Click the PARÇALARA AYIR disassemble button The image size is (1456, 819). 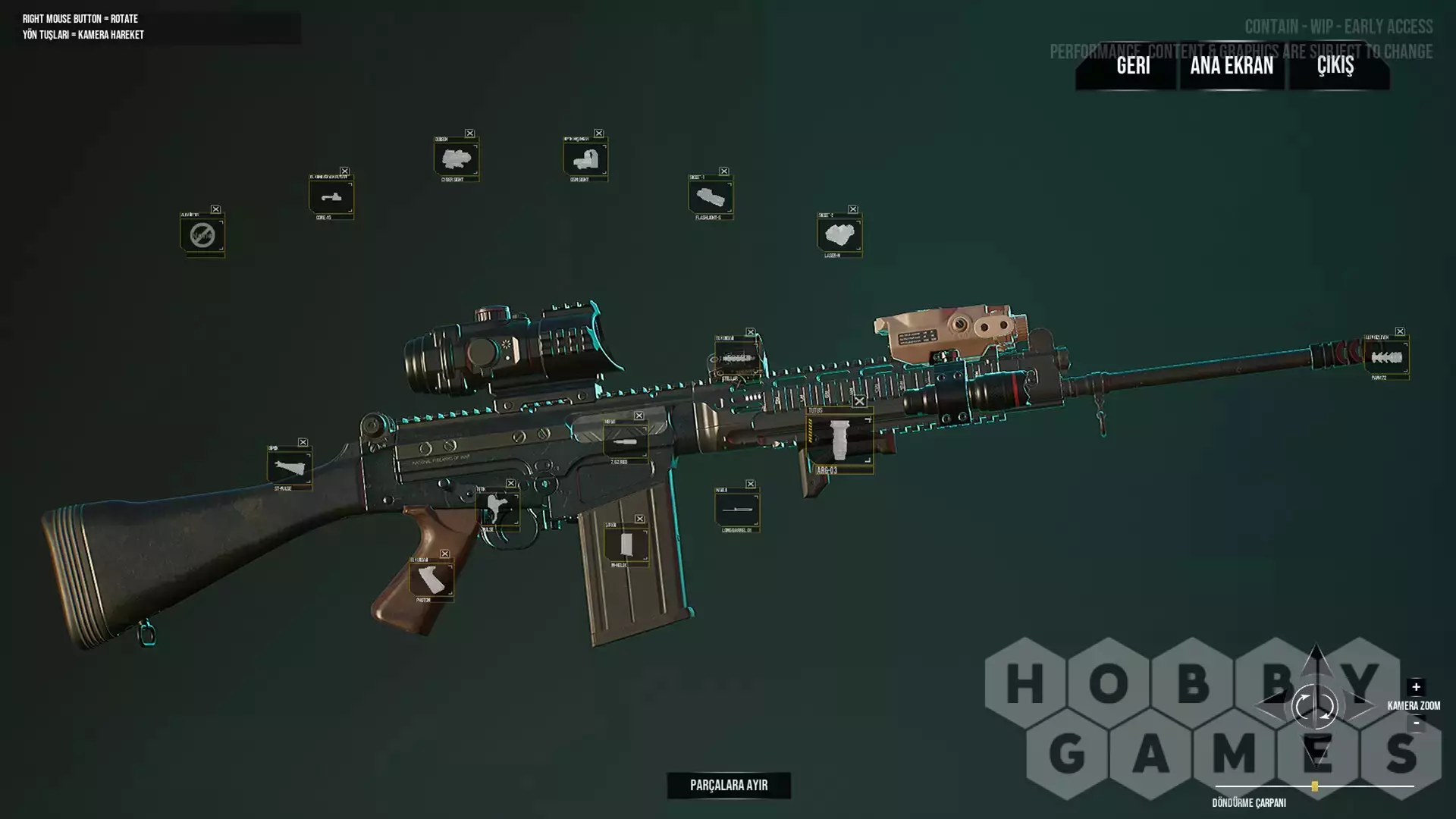[729, 786]
